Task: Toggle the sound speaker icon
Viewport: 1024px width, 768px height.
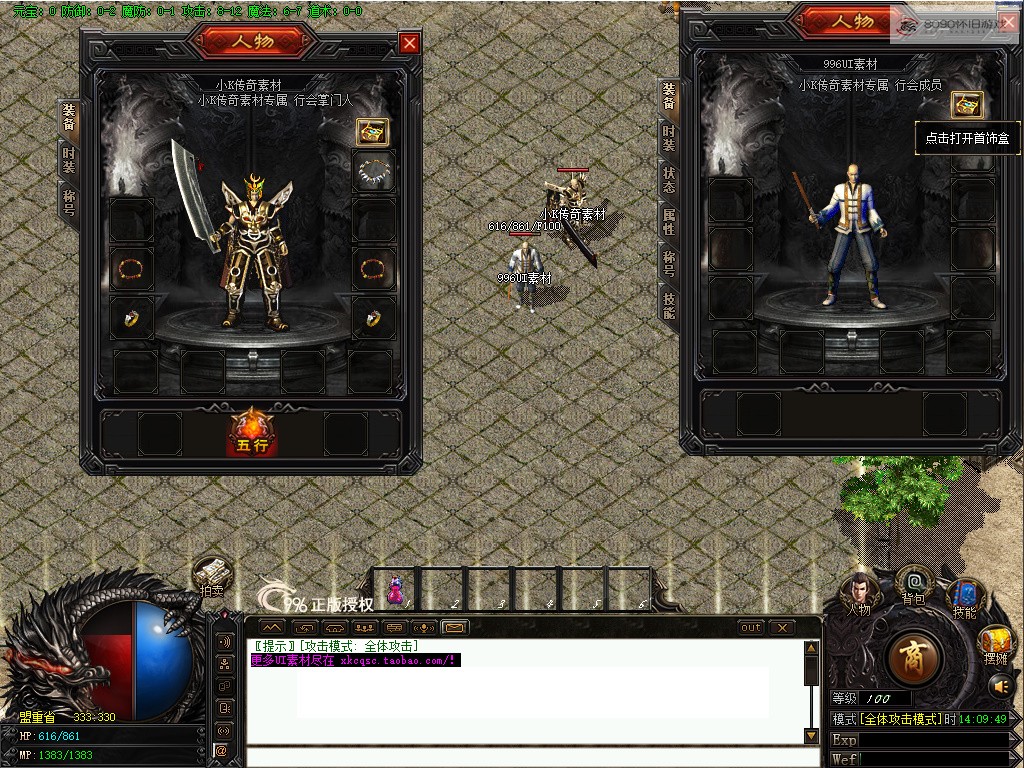Action: click(998, 686)
